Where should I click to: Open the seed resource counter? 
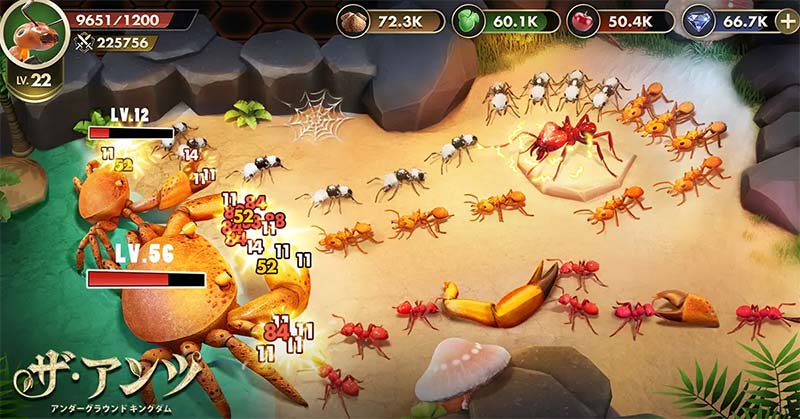[x=383, y=21]
